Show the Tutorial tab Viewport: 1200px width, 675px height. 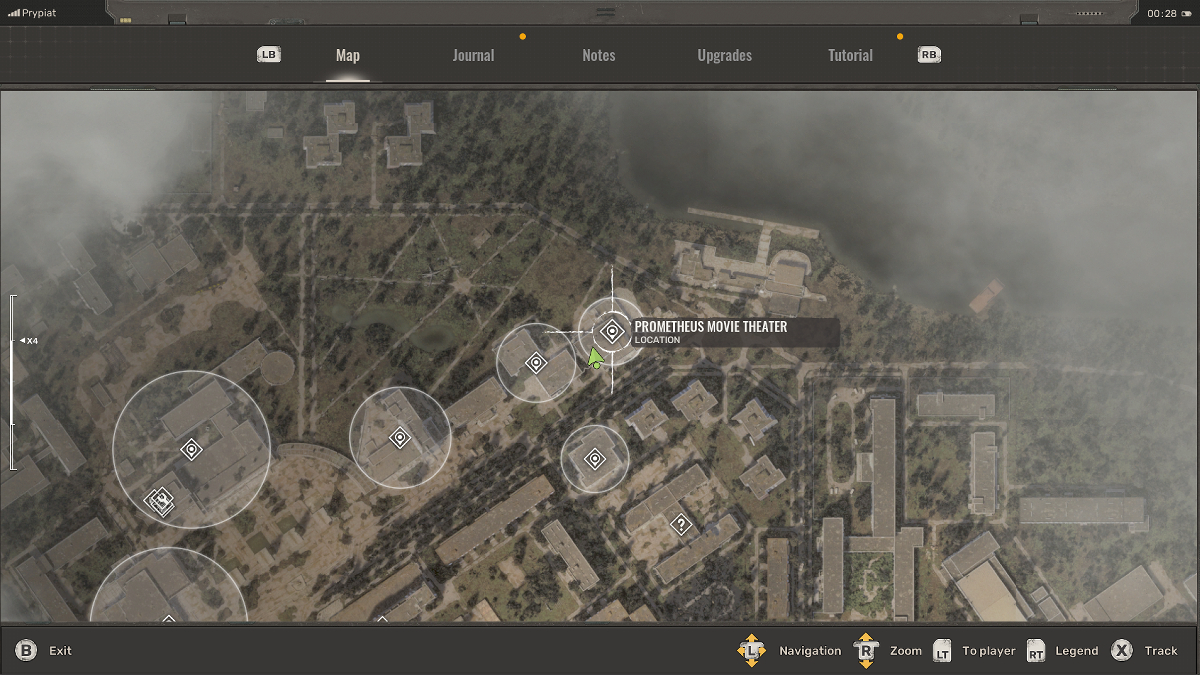pos(850,56)
